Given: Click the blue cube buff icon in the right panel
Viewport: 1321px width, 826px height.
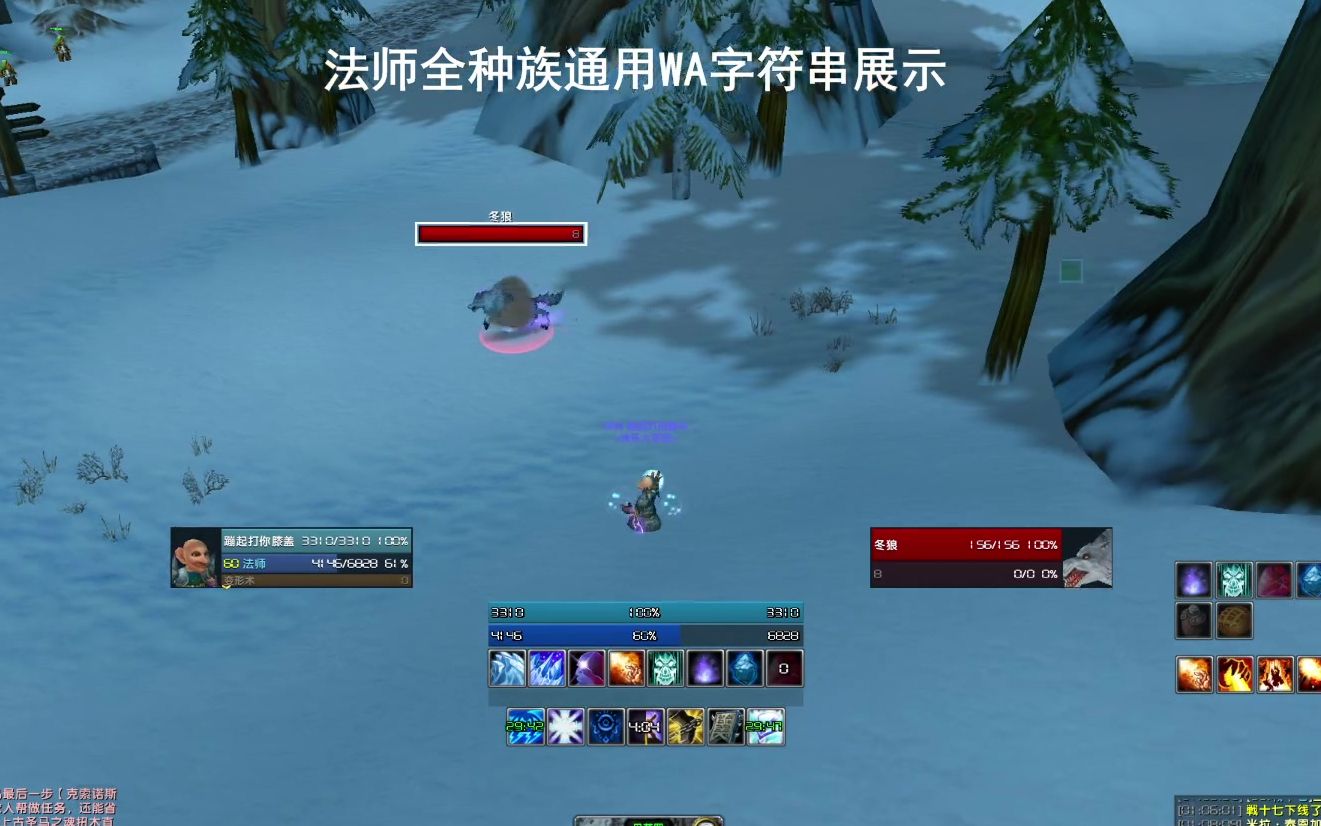Looking at the screenshot, I should pyautogui.click(x=1313, y=580).
